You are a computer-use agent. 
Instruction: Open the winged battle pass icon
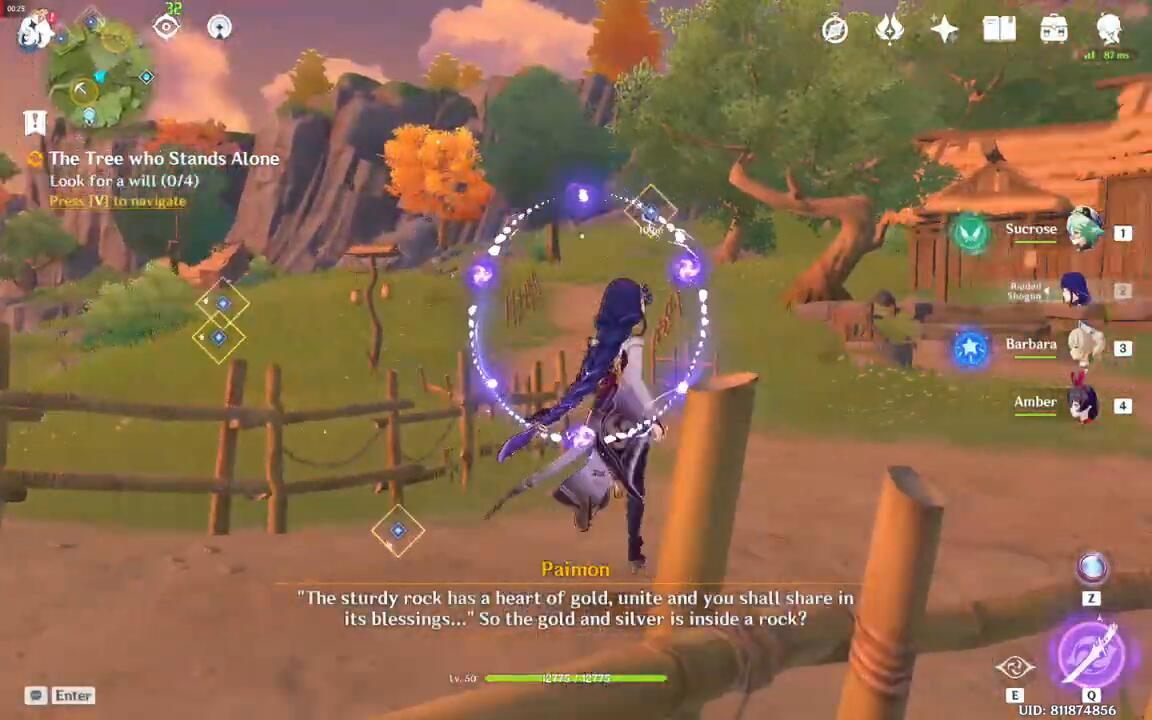tap(889, 29)
